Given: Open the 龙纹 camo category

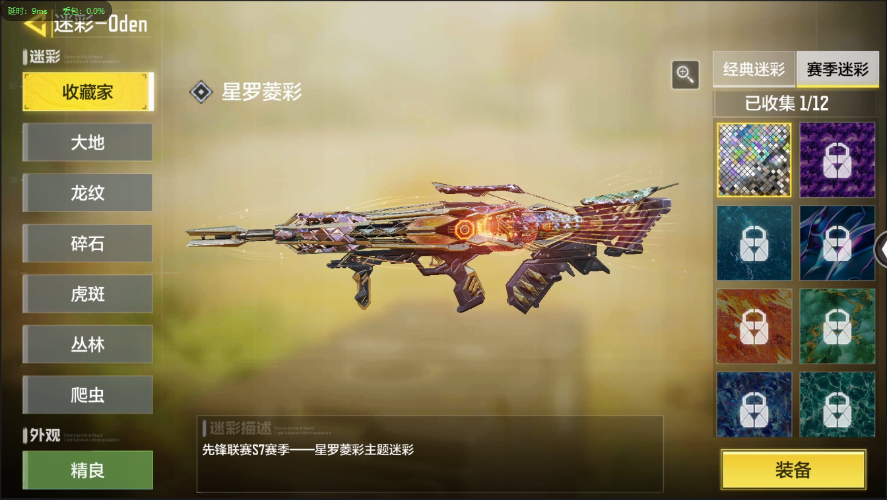Looking at the screenshot, I should (88, 193).
